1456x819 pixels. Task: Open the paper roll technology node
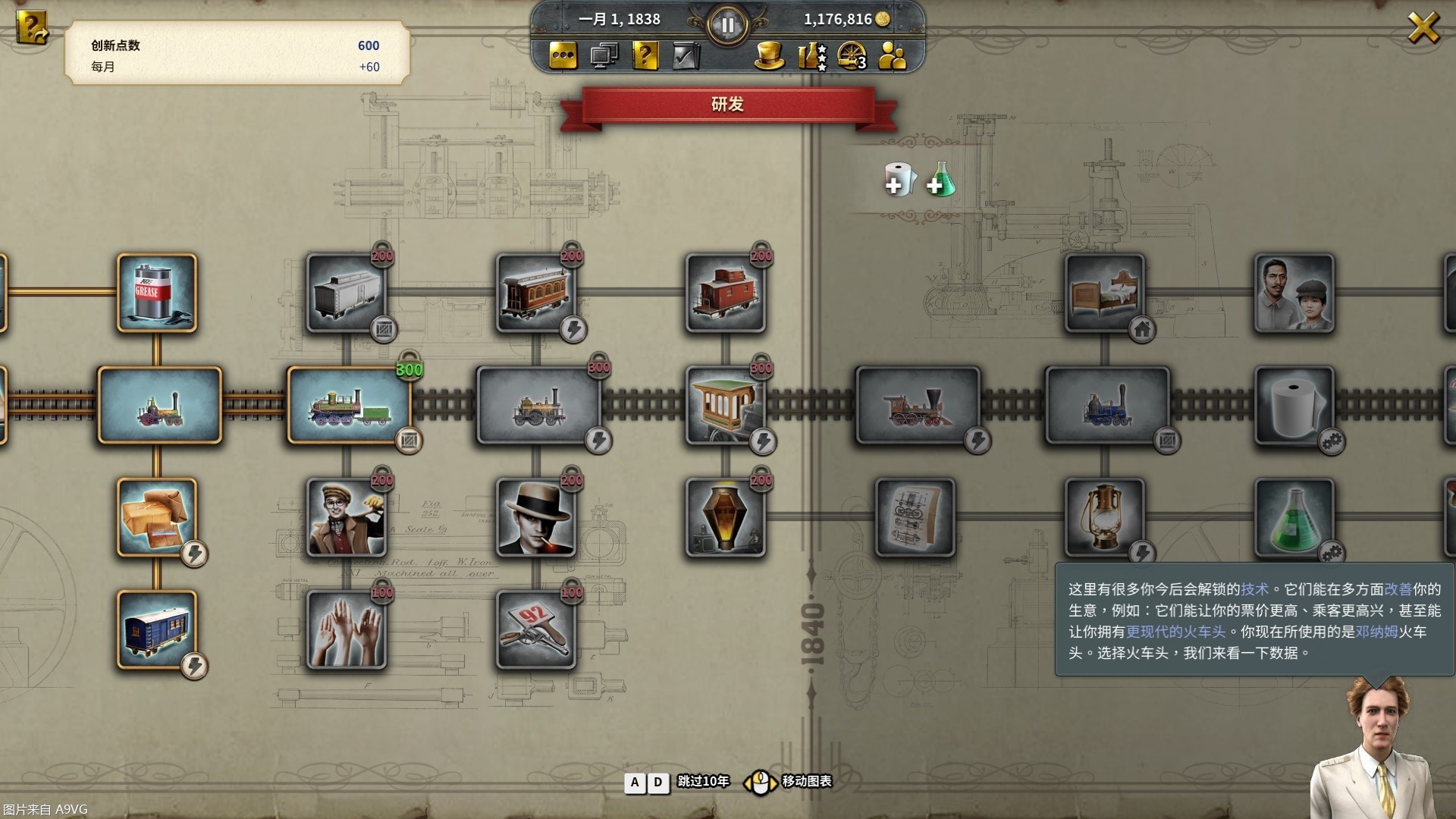1294,406
